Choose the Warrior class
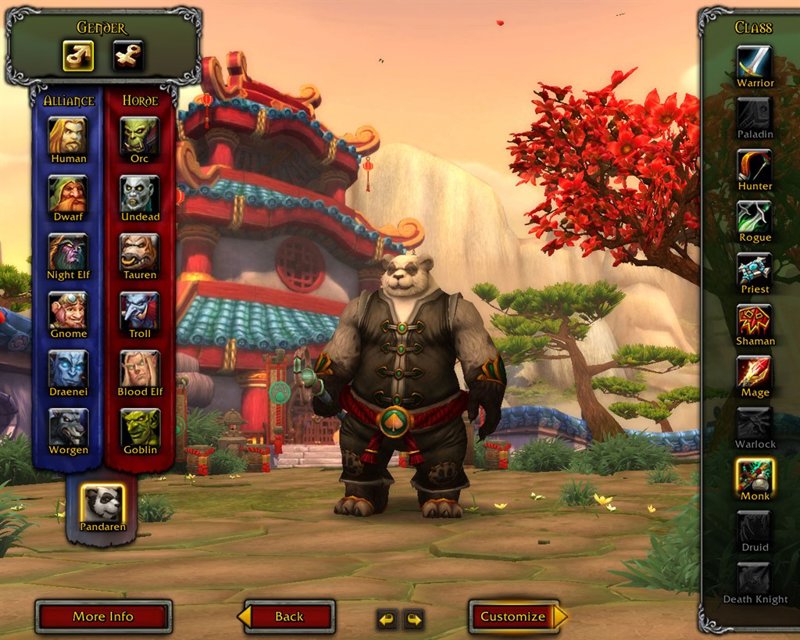800x640 pixels. point(755,60)
